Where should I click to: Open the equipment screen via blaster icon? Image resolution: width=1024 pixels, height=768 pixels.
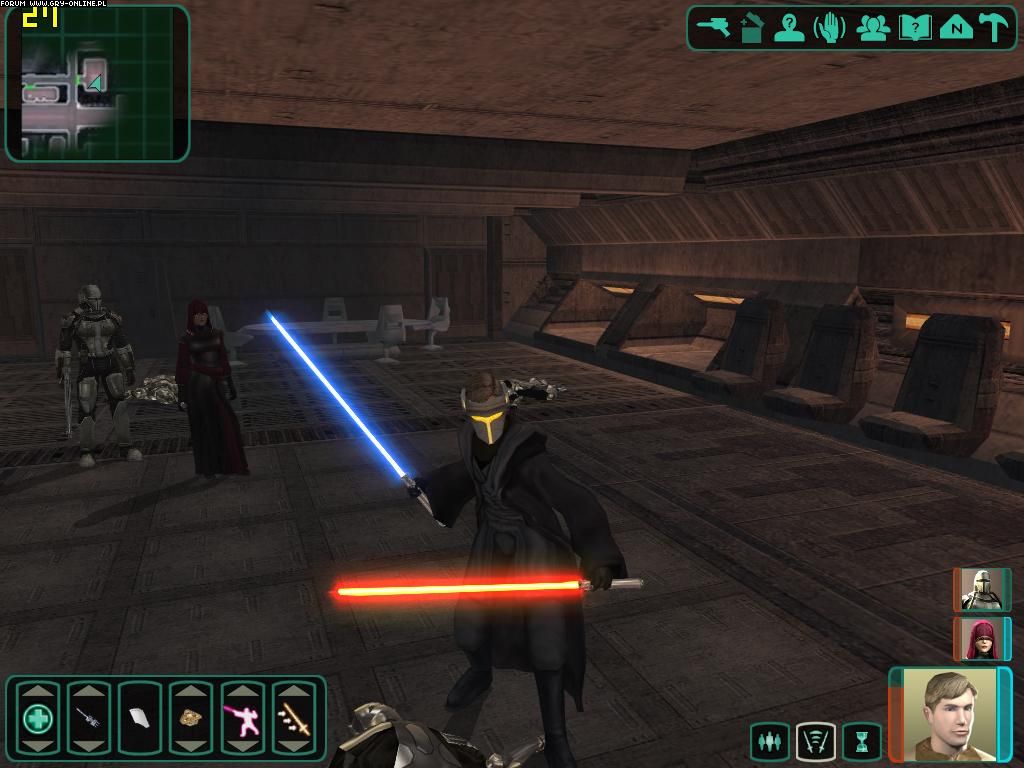tap(714, 27)
